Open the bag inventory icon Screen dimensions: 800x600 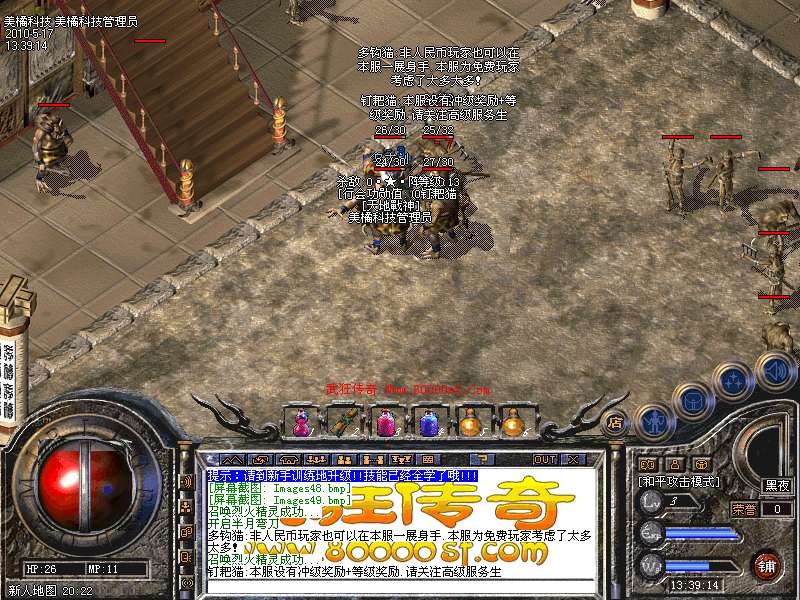(x=693, y=400)
